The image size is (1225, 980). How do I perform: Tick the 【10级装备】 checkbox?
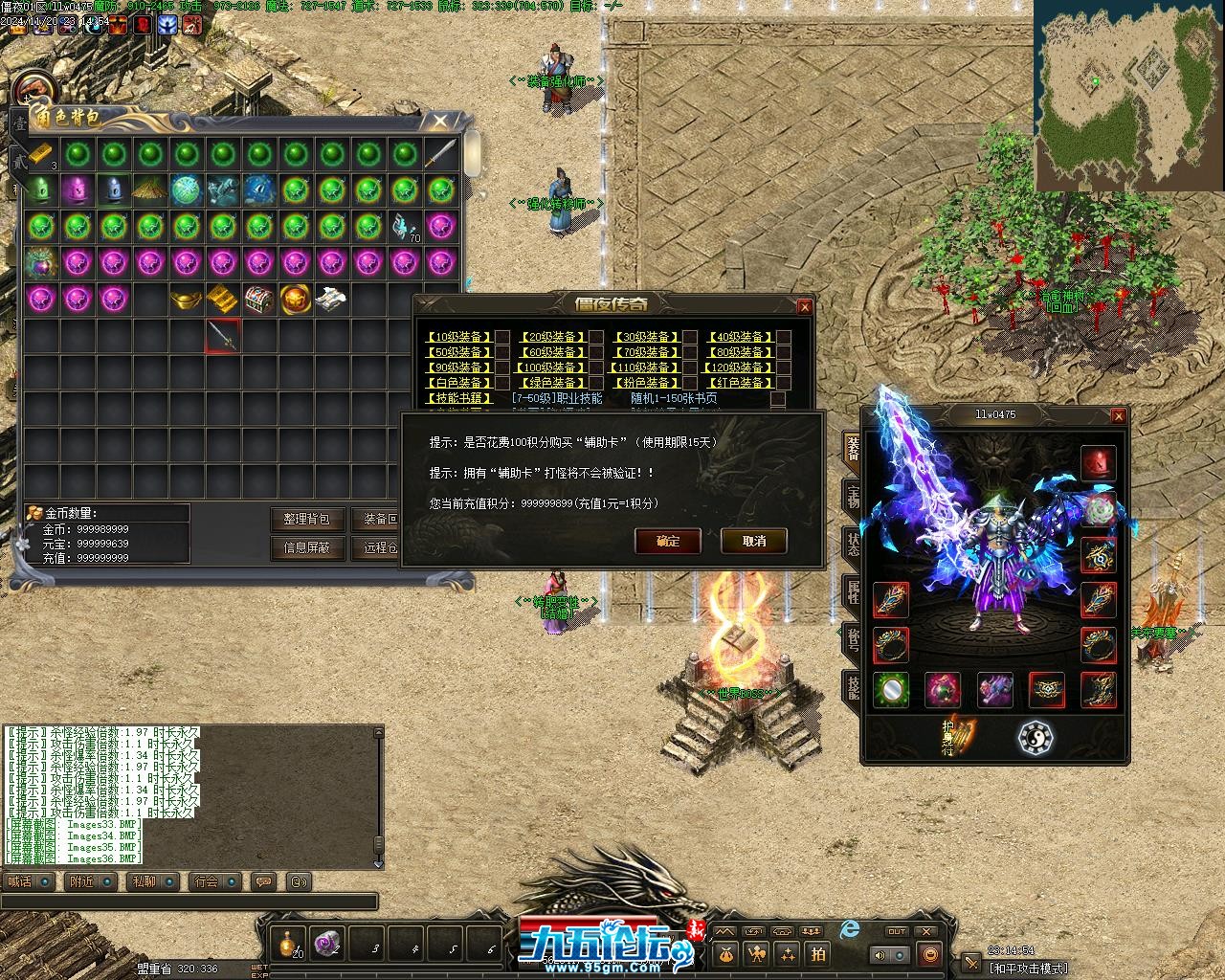[501, 337]
